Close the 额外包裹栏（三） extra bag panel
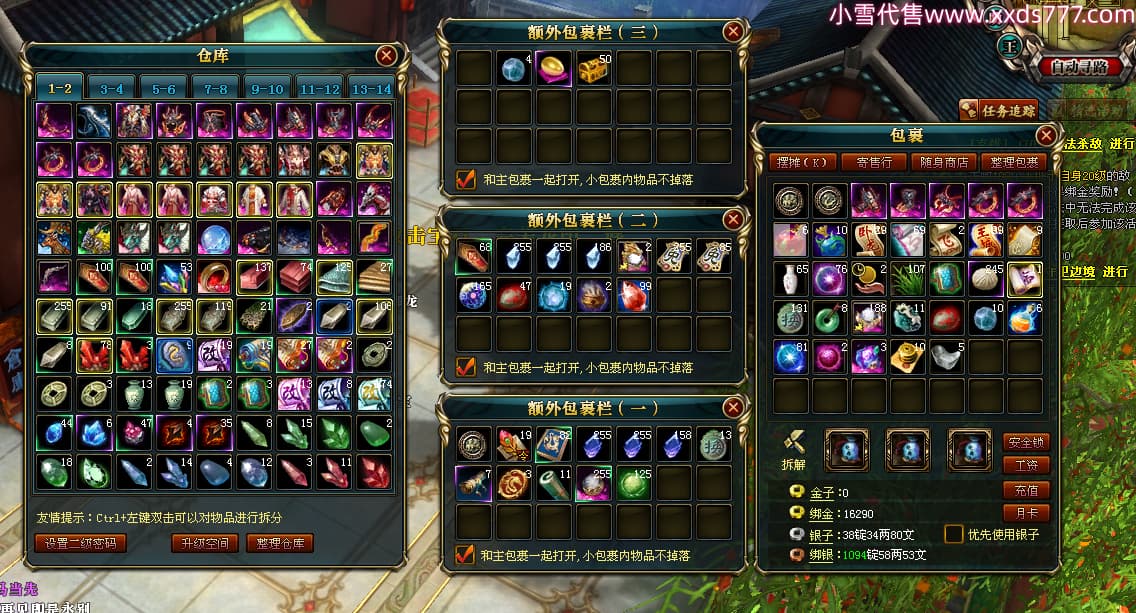 (733, 32)
